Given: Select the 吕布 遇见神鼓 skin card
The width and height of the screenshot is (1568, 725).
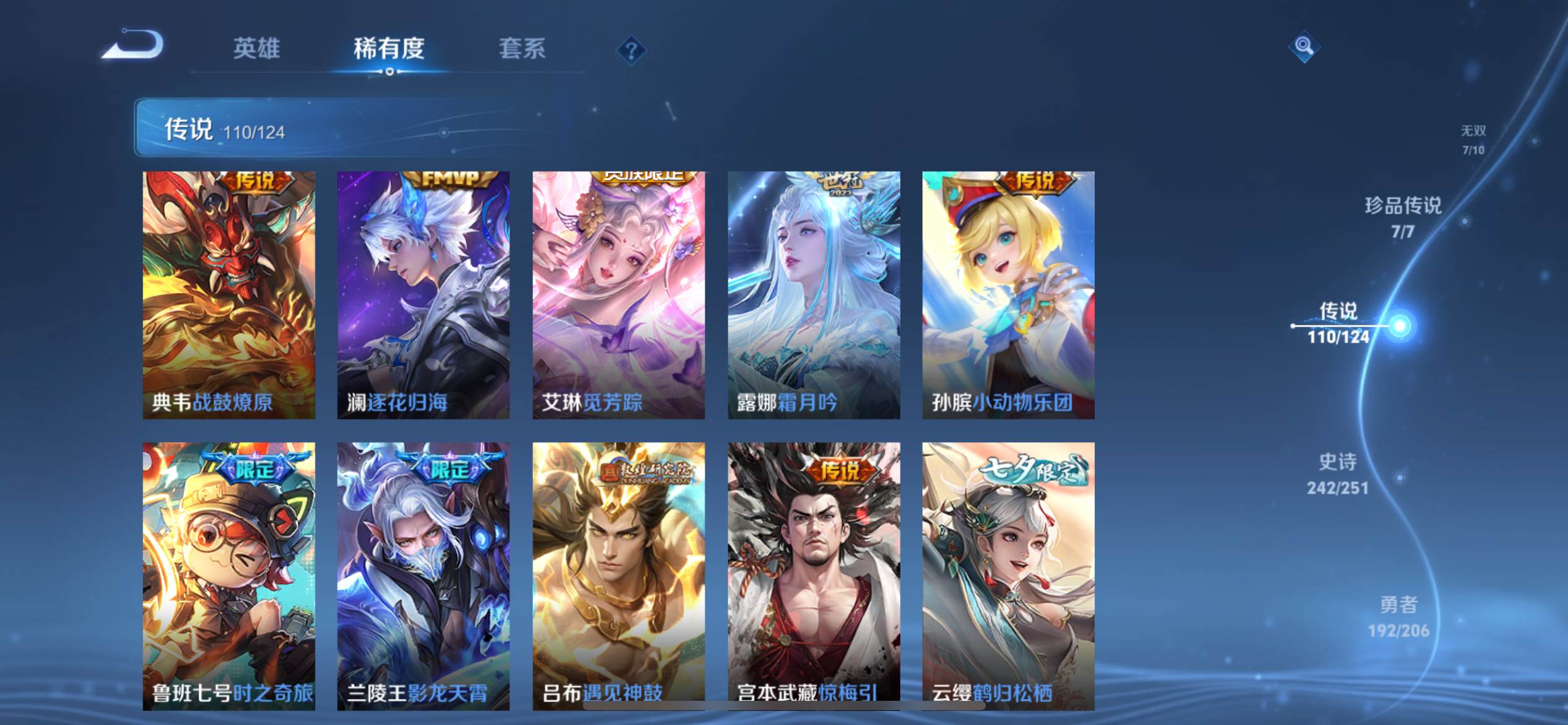Looking at the screenshot, I should click(618, 575).
